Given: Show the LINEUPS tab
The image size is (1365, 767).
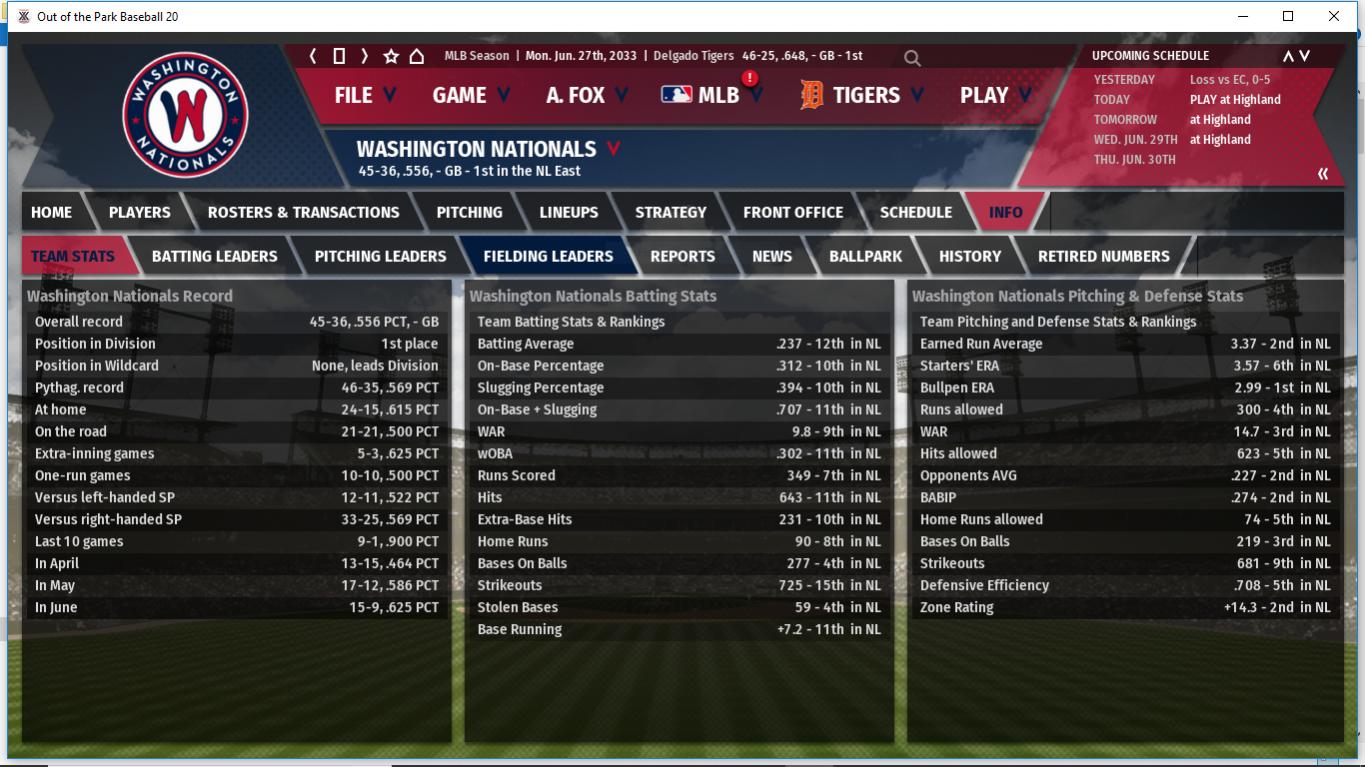Looking at the screenshot, I should [568, 212].
